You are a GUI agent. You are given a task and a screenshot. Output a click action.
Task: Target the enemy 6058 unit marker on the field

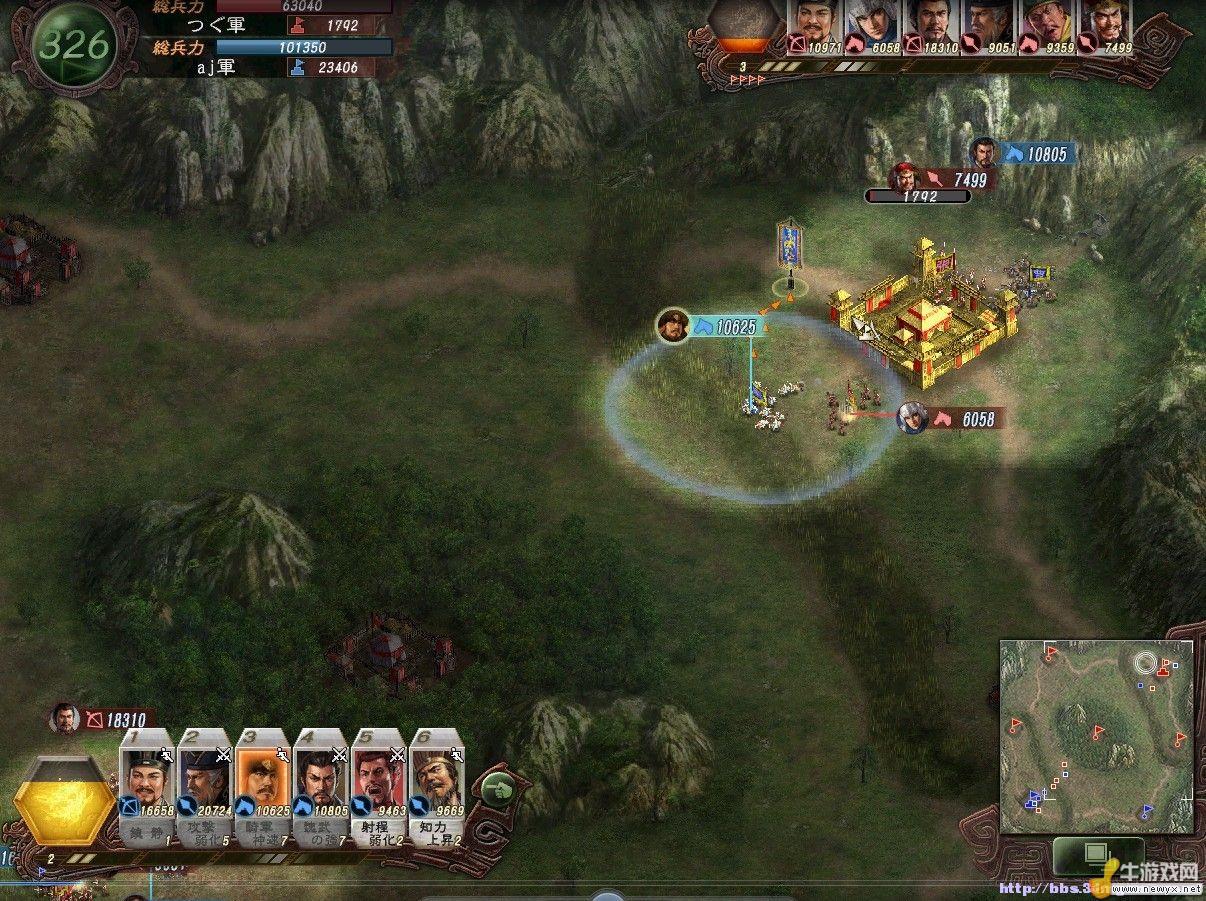coord(953,418)
